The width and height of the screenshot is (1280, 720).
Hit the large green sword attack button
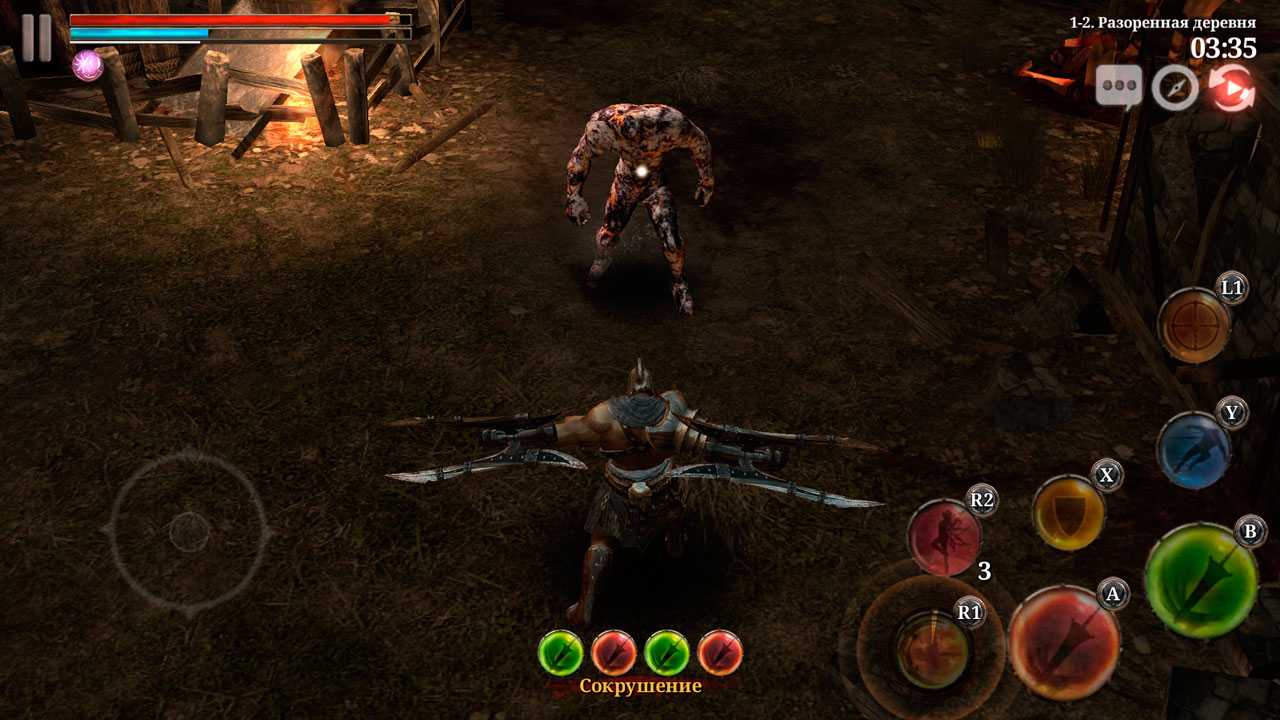click(1200, 579)
